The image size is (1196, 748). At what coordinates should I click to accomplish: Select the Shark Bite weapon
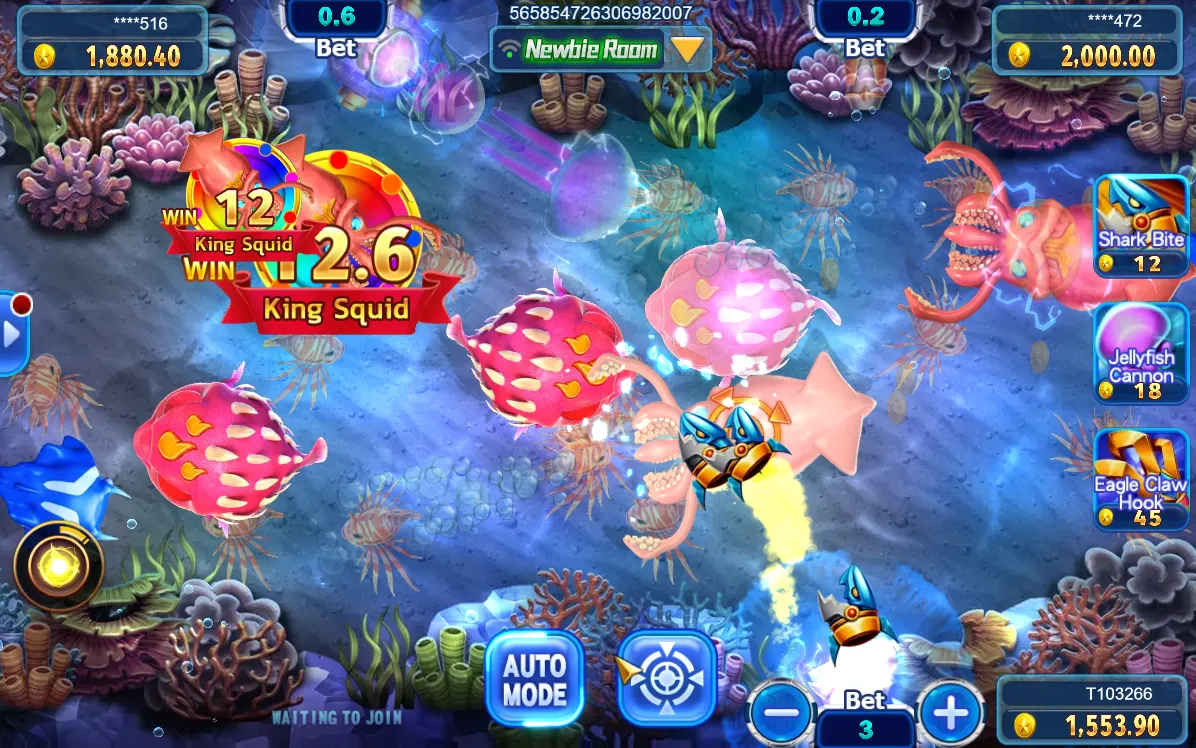[x=1141, y=226]
